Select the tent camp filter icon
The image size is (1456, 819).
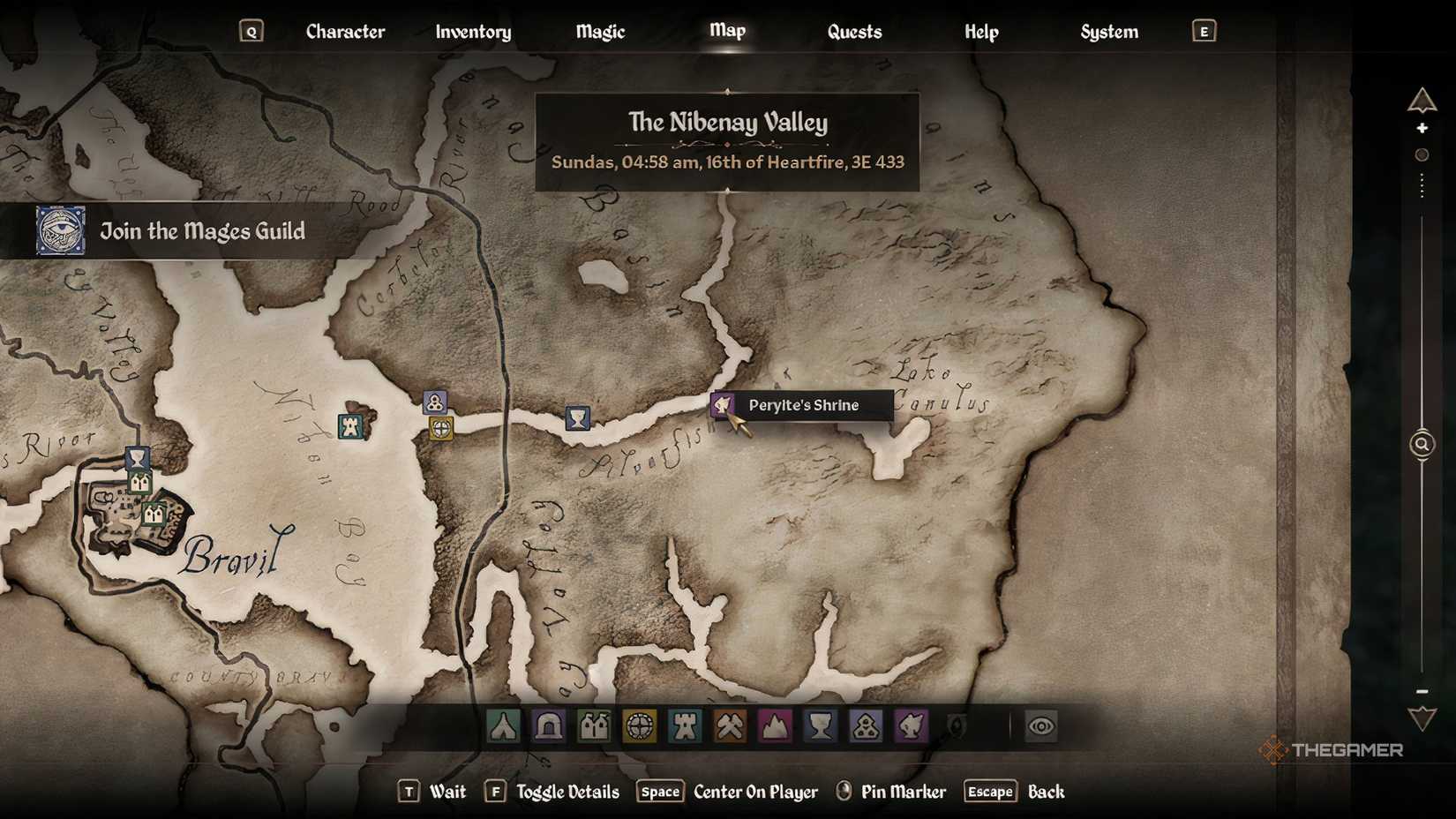pyautogui.click(x=503, y=726)
